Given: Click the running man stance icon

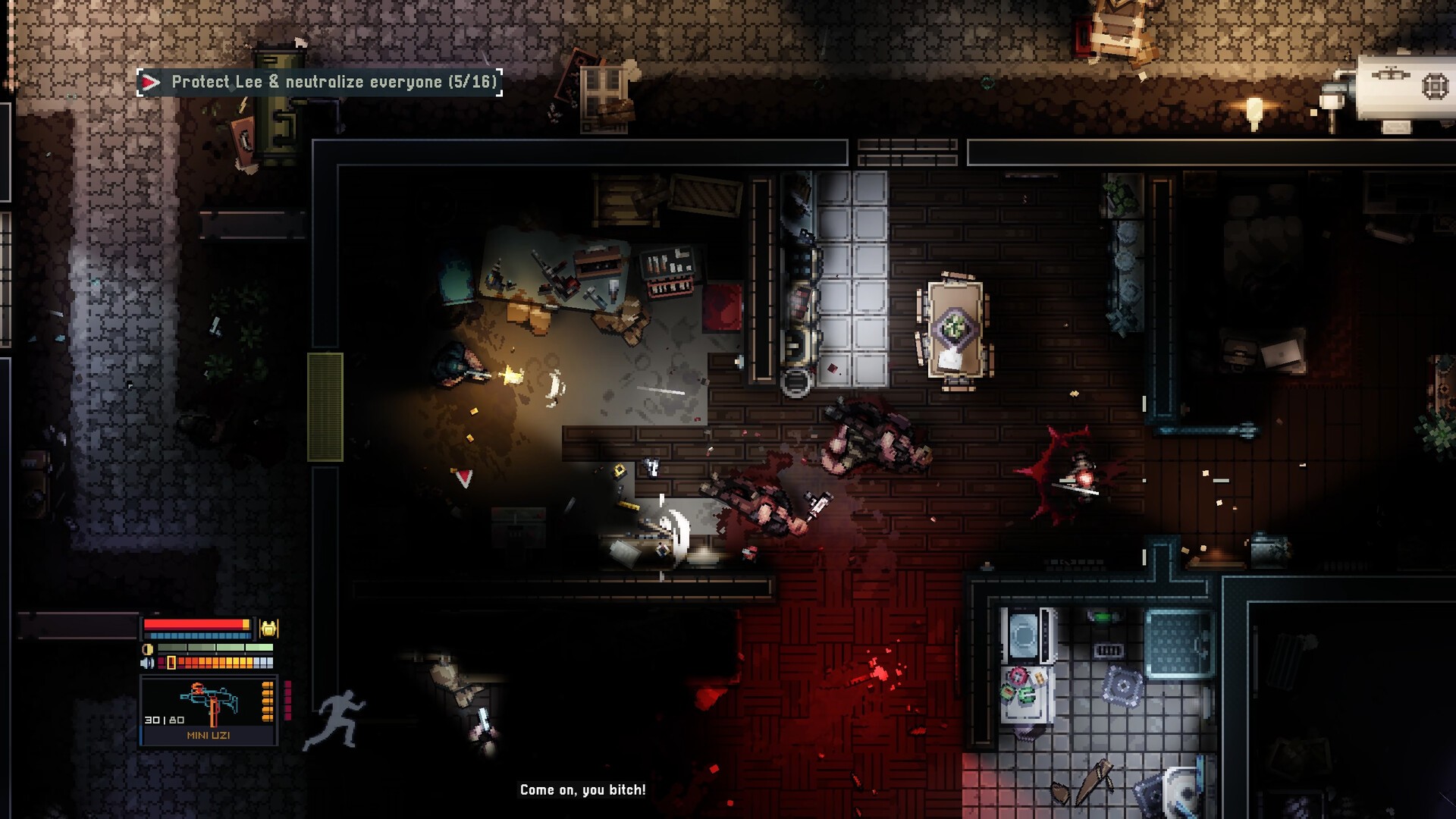Looking at the screenshot, I should [x=334, y=720].
